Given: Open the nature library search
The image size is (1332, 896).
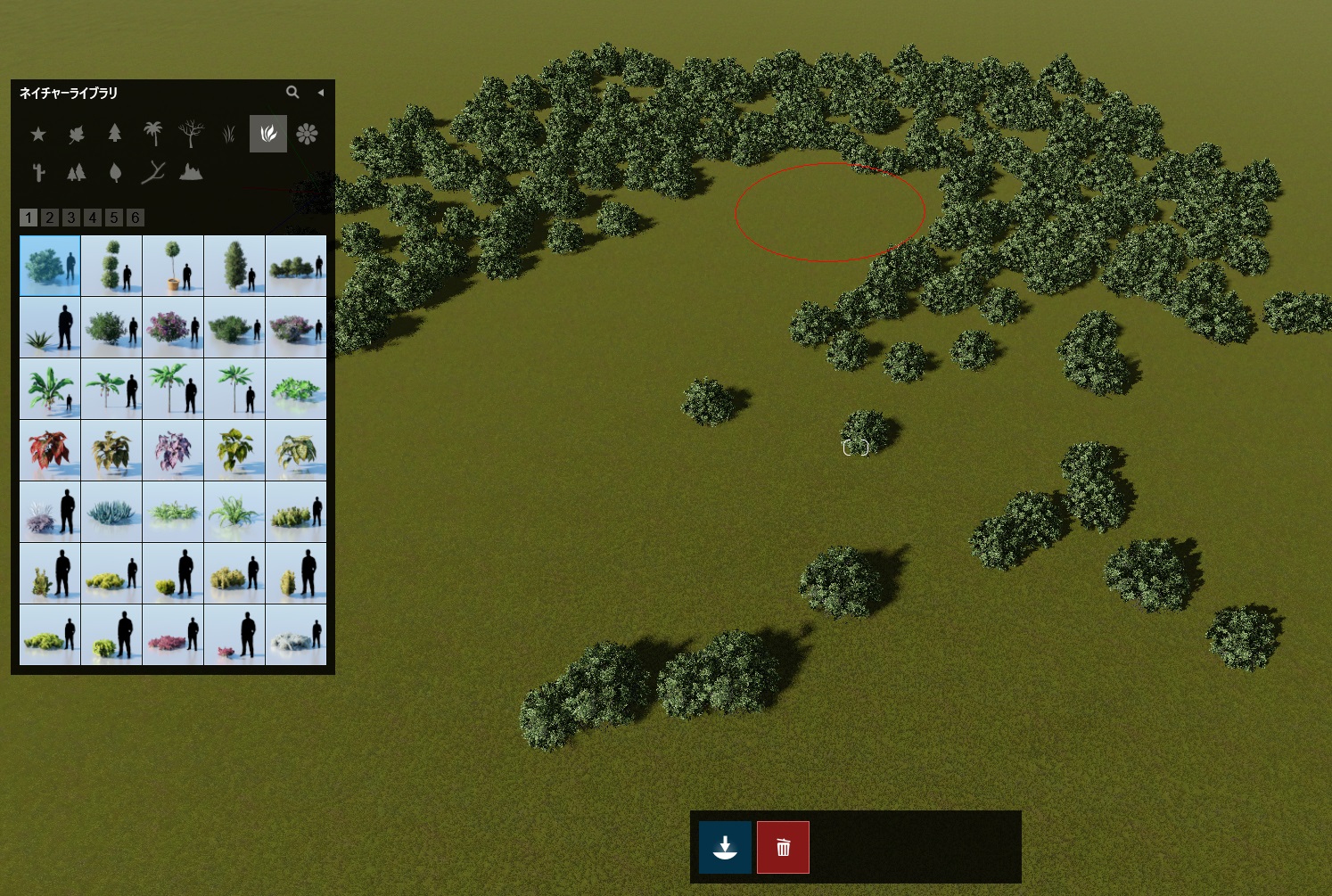Looking at the screenshot, I should click(x=292, y=92).
